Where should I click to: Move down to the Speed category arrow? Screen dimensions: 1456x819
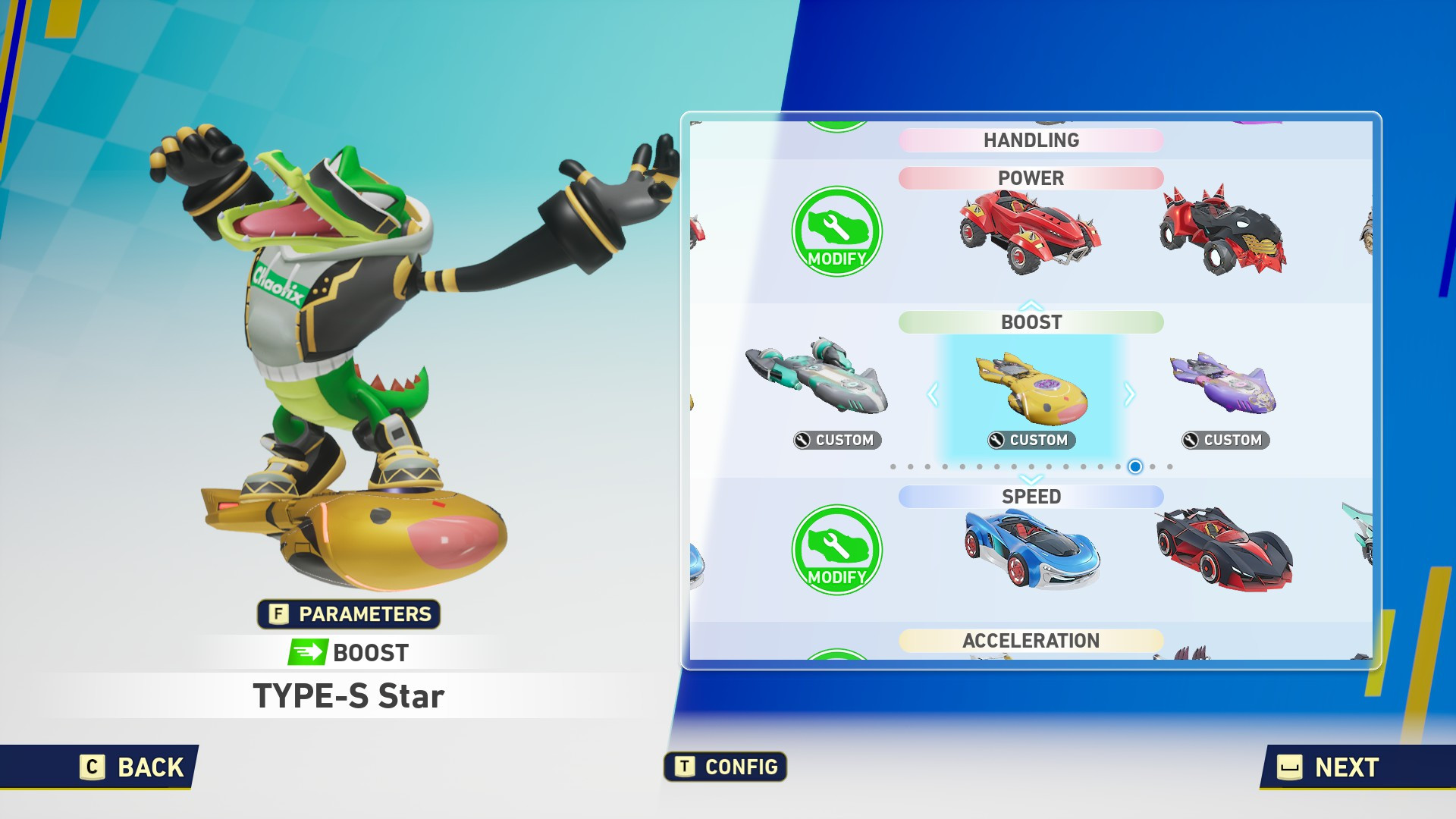click(x=1031, y=479)
